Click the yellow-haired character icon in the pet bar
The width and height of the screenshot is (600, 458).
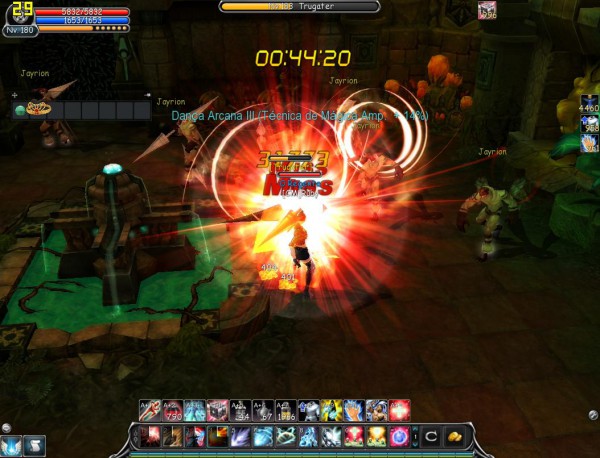tap(37, 109)
